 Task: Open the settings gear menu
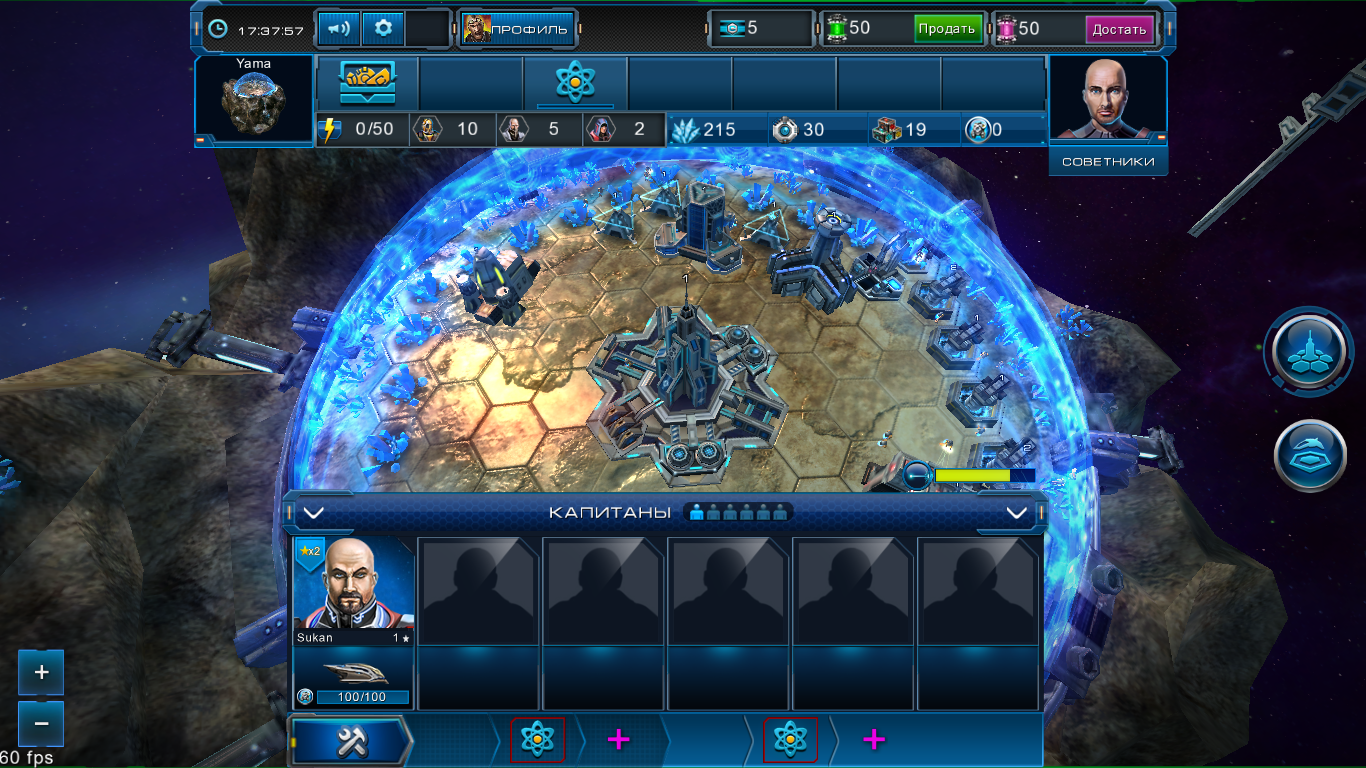click(x=383, y=29)
